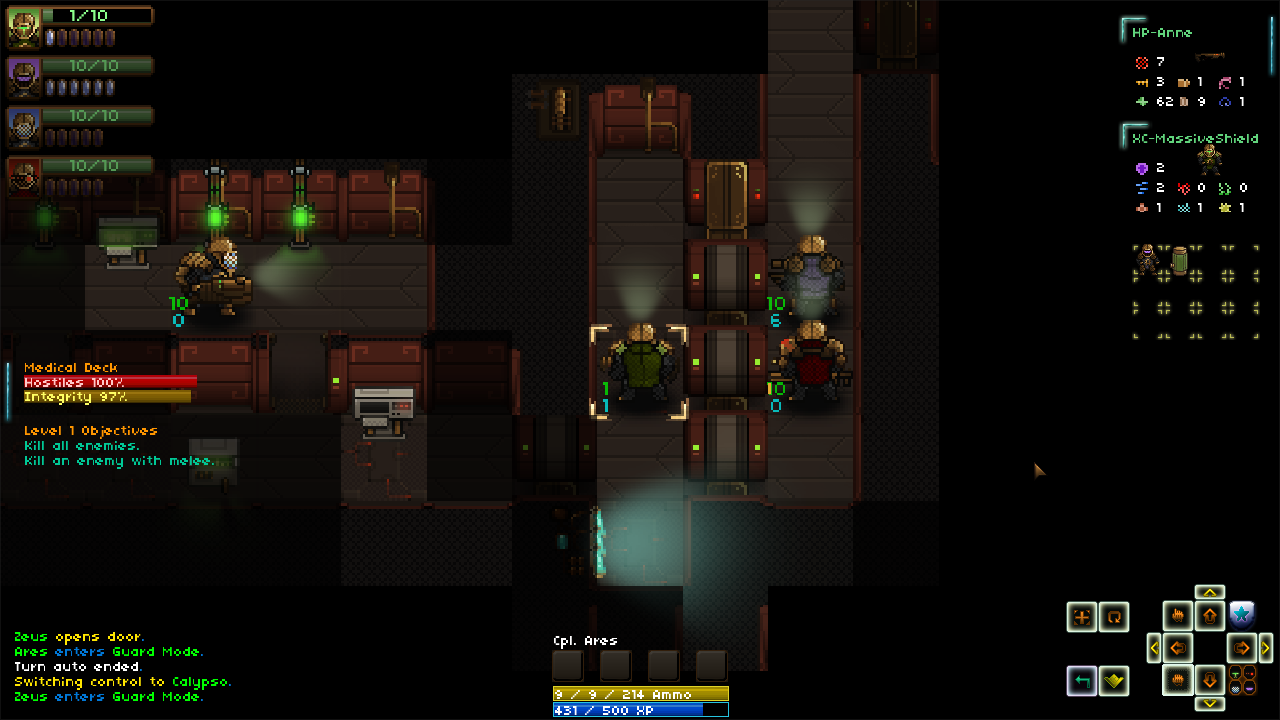Click the orange move-up arrow button
Viewport: 1280px width, 720px height.
click(x=1210, y=616)
